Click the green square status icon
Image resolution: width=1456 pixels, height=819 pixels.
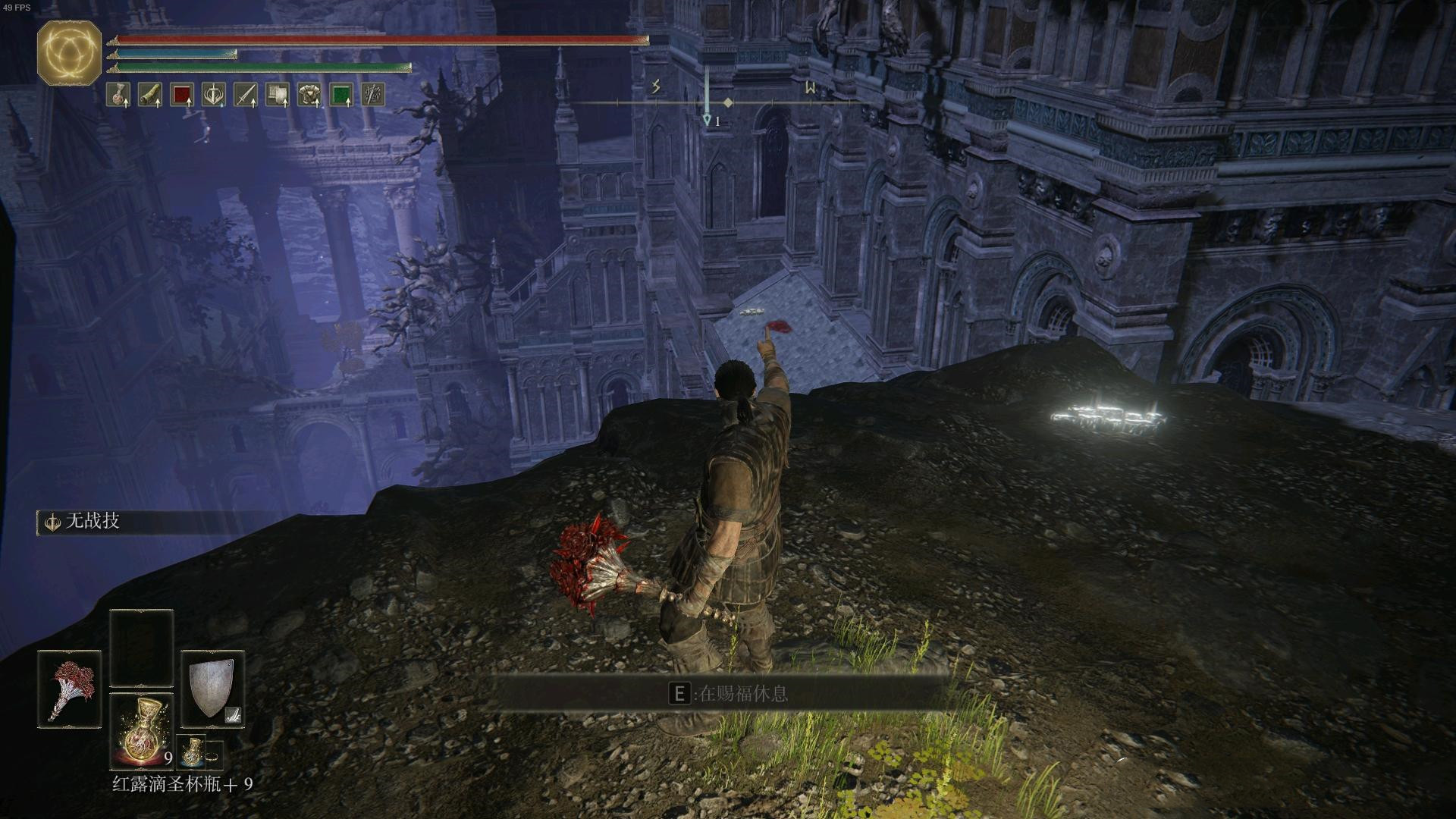point(341,95)
